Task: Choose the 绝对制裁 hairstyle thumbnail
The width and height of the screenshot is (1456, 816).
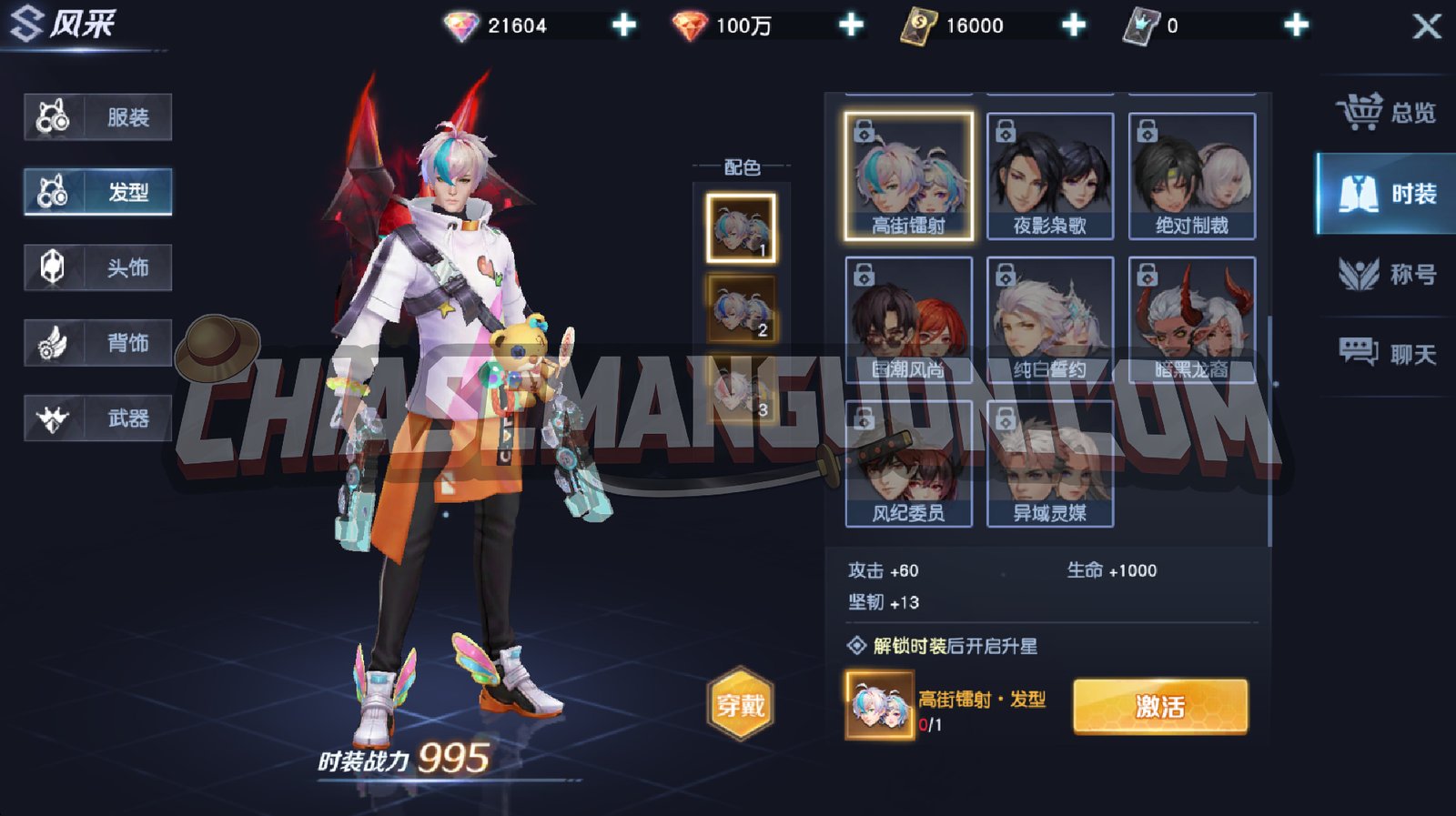Action: pos(1192,176)
